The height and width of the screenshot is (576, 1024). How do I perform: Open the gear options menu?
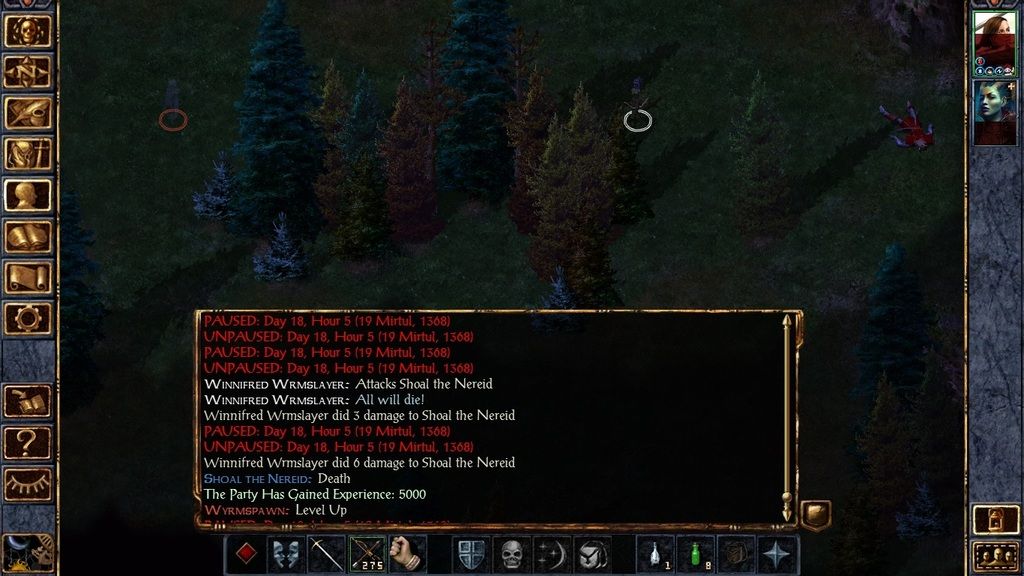pos(28,319)
